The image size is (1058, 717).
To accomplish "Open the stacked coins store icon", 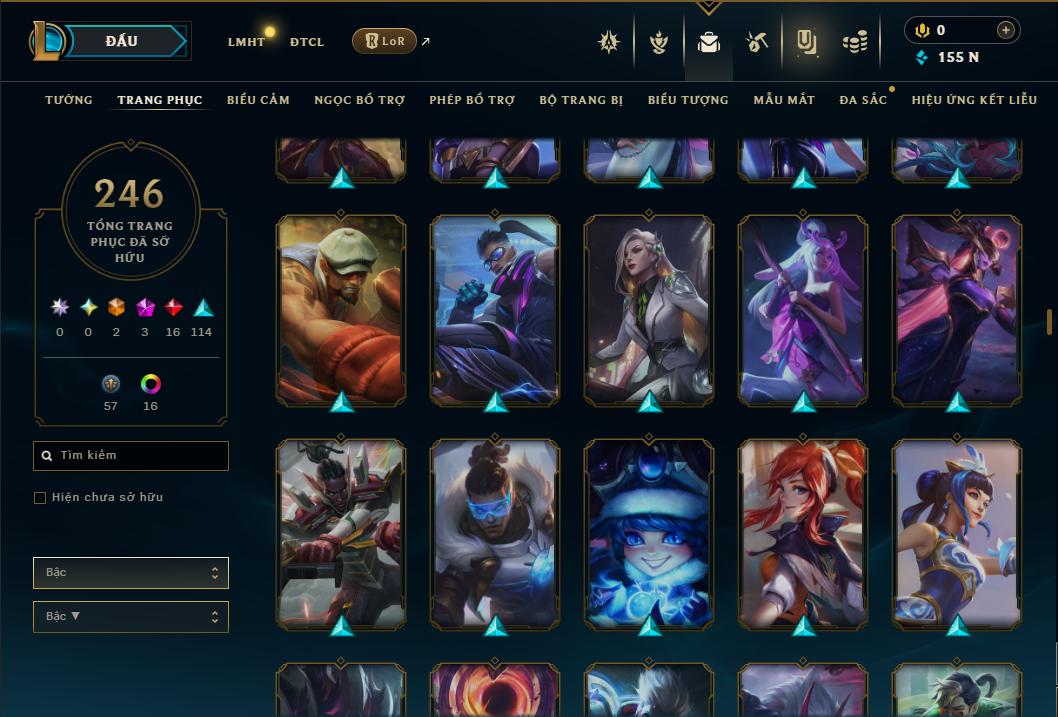I will pos(854,42).
